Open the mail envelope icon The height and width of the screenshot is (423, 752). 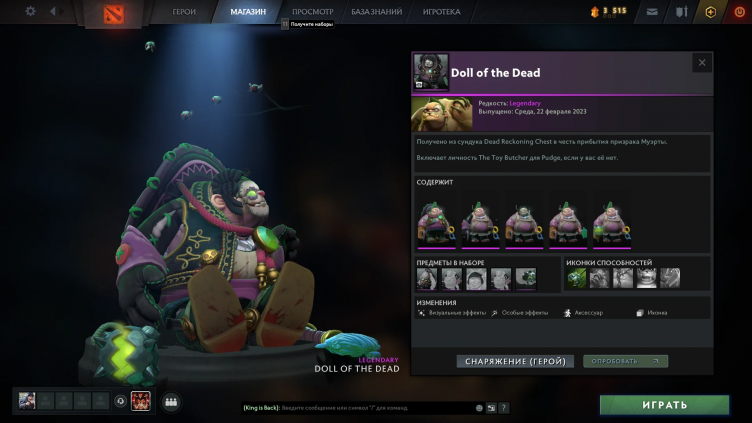pos(652,12)
